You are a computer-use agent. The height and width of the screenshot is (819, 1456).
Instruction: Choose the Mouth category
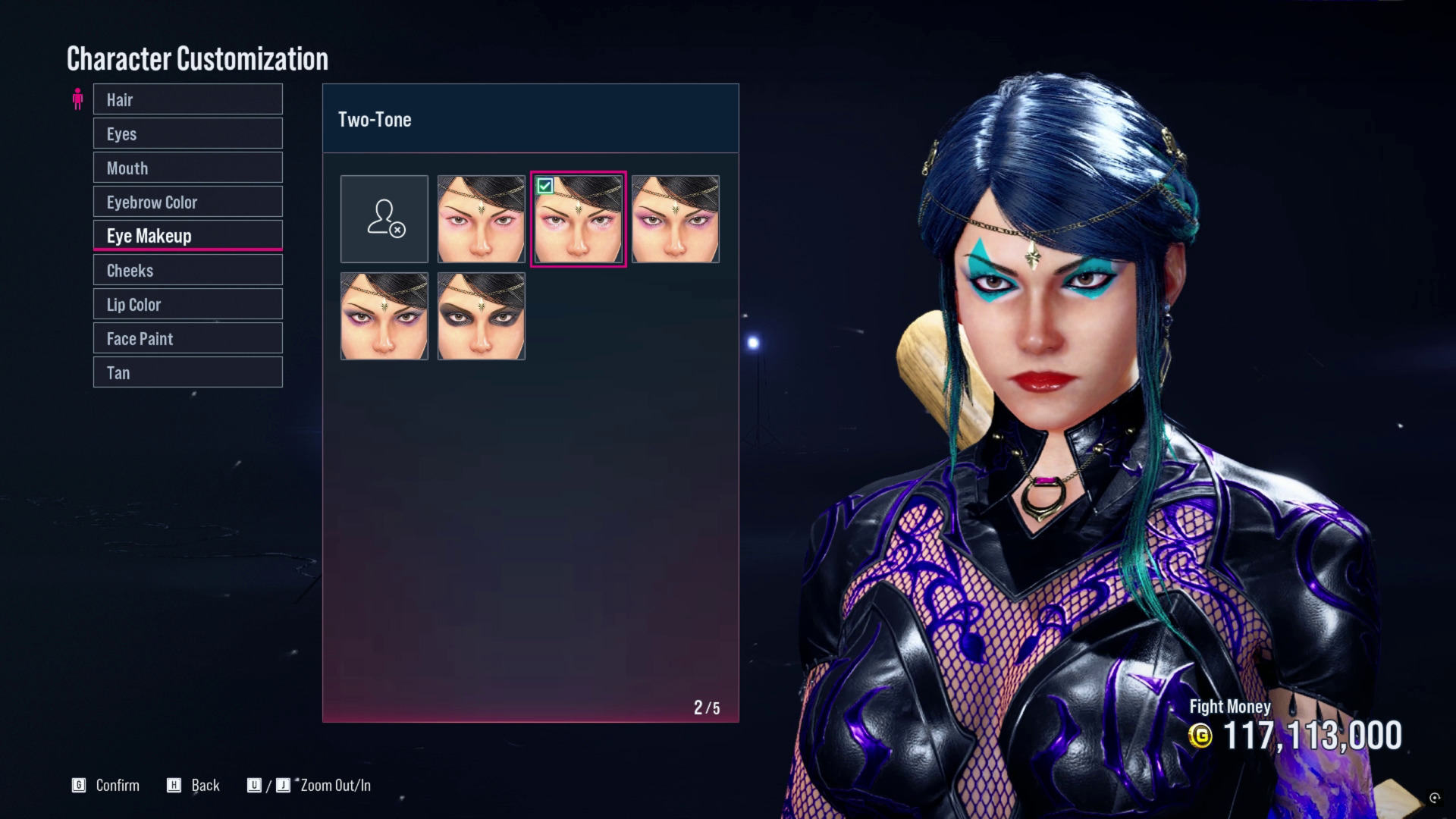coord(187,168)
